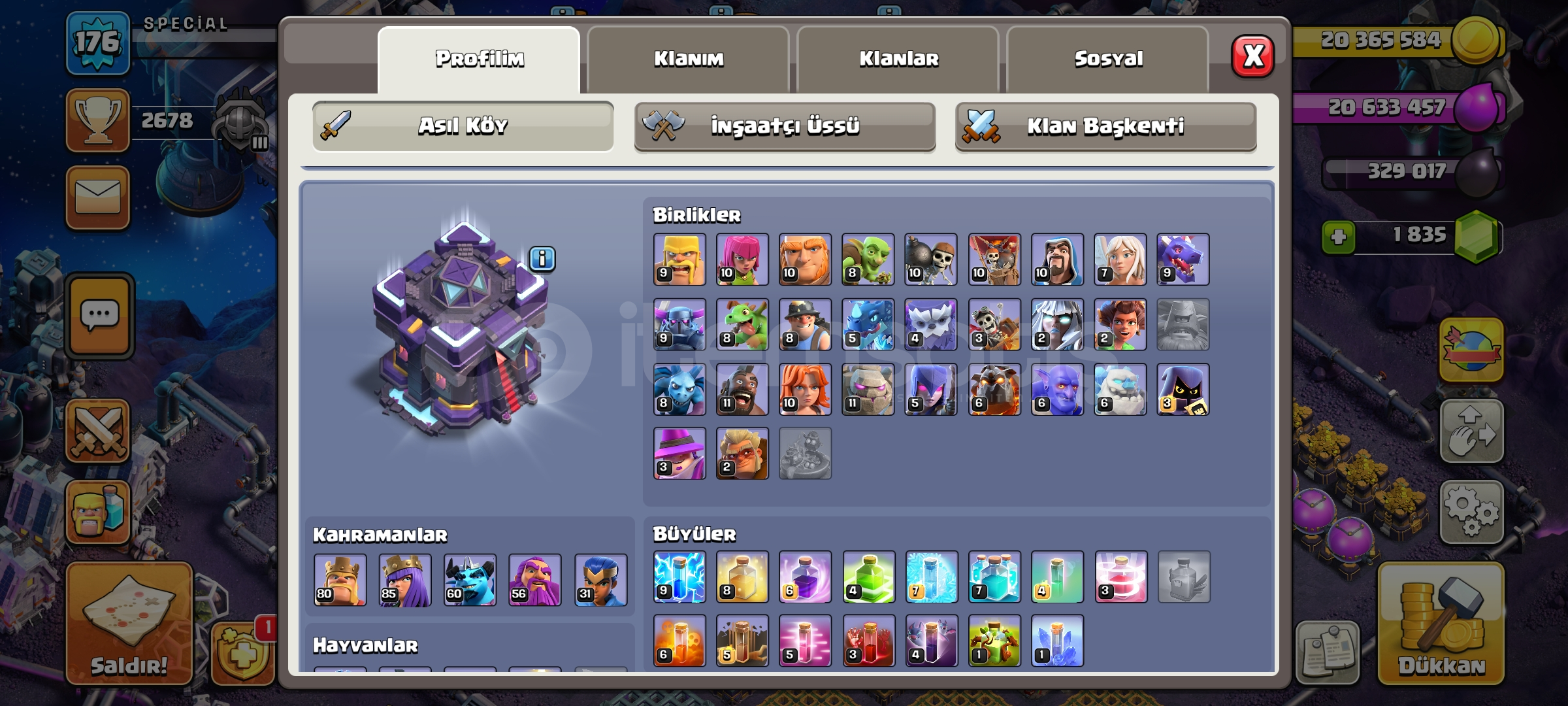Image resolution: width=1568 pixels, height=706 pixels.
Task: Choose the Lightning Spell icon
Action: [679, 577]
